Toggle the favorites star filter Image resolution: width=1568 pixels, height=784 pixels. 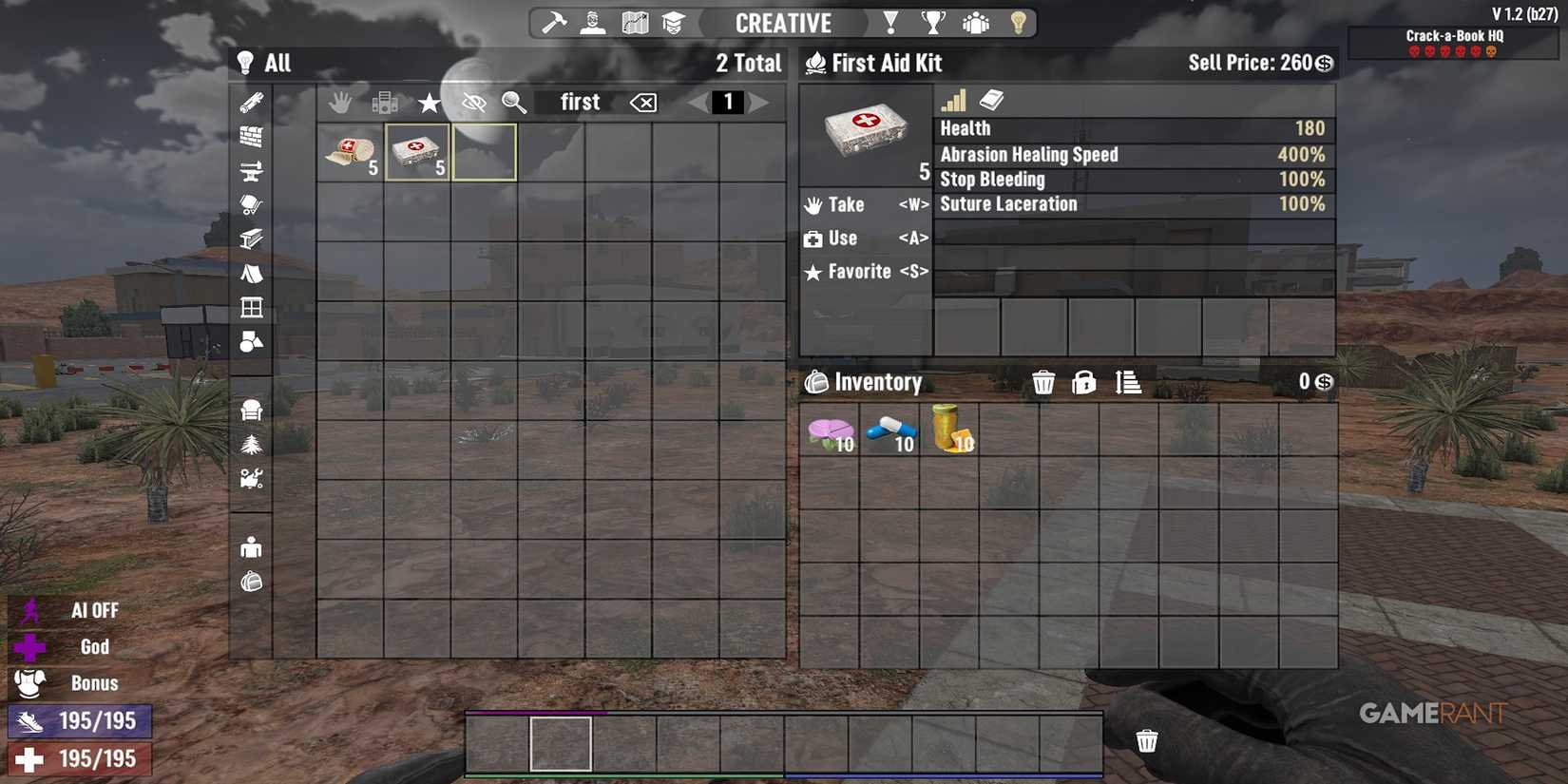point(429,103)
